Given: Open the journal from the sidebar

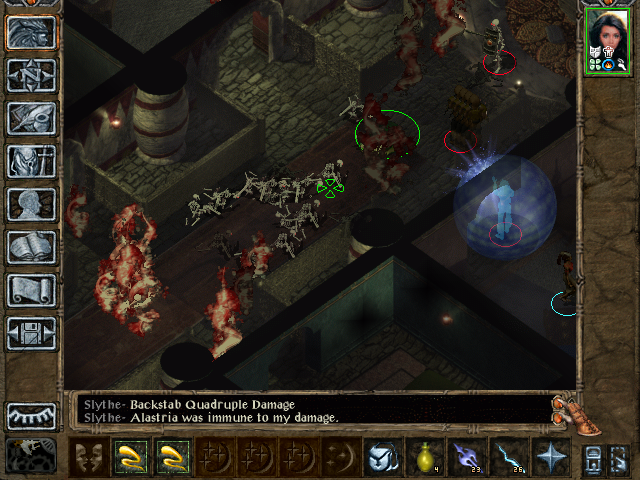Looking at the screenshot, I should (32, 118).
